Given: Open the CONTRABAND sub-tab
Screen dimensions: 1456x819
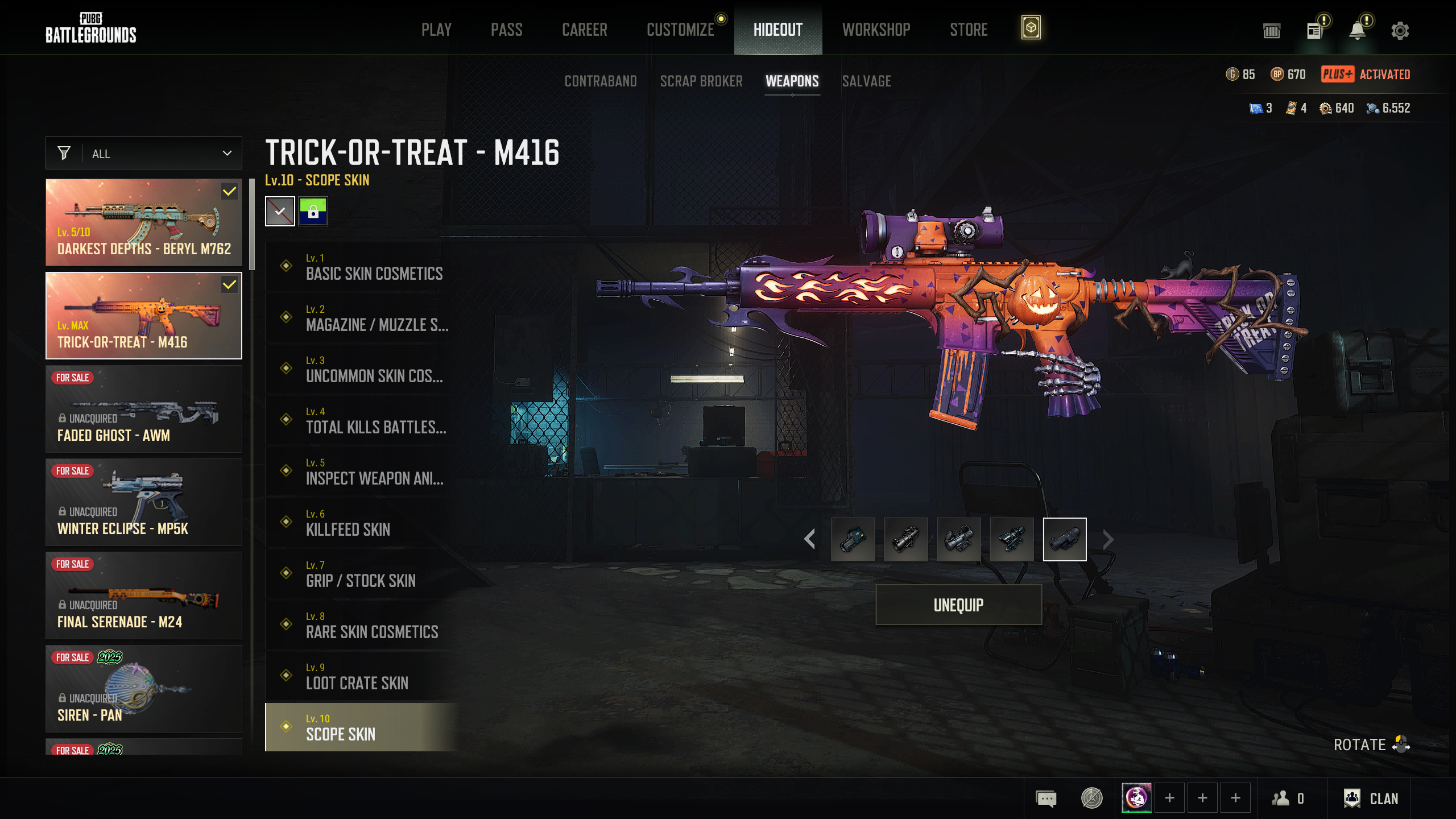Looking at the screenshot, I should [x=601, y=81].
